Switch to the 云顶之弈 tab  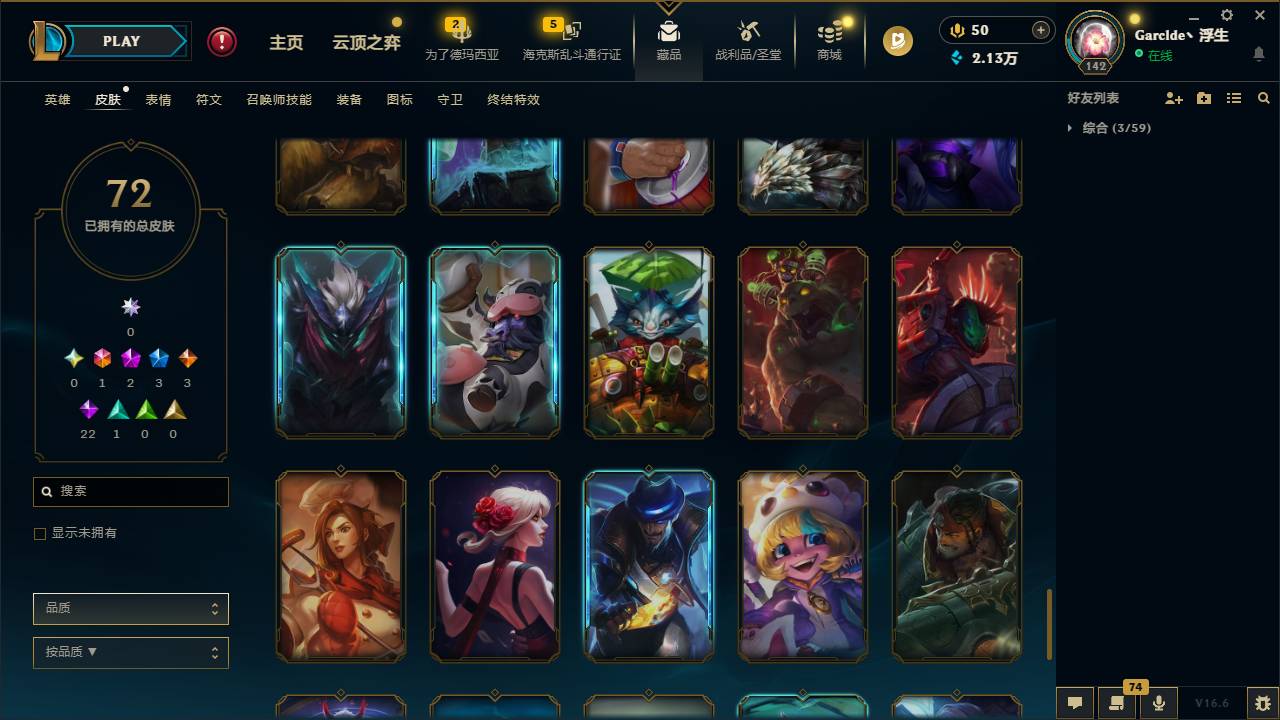tap(365, 41)
